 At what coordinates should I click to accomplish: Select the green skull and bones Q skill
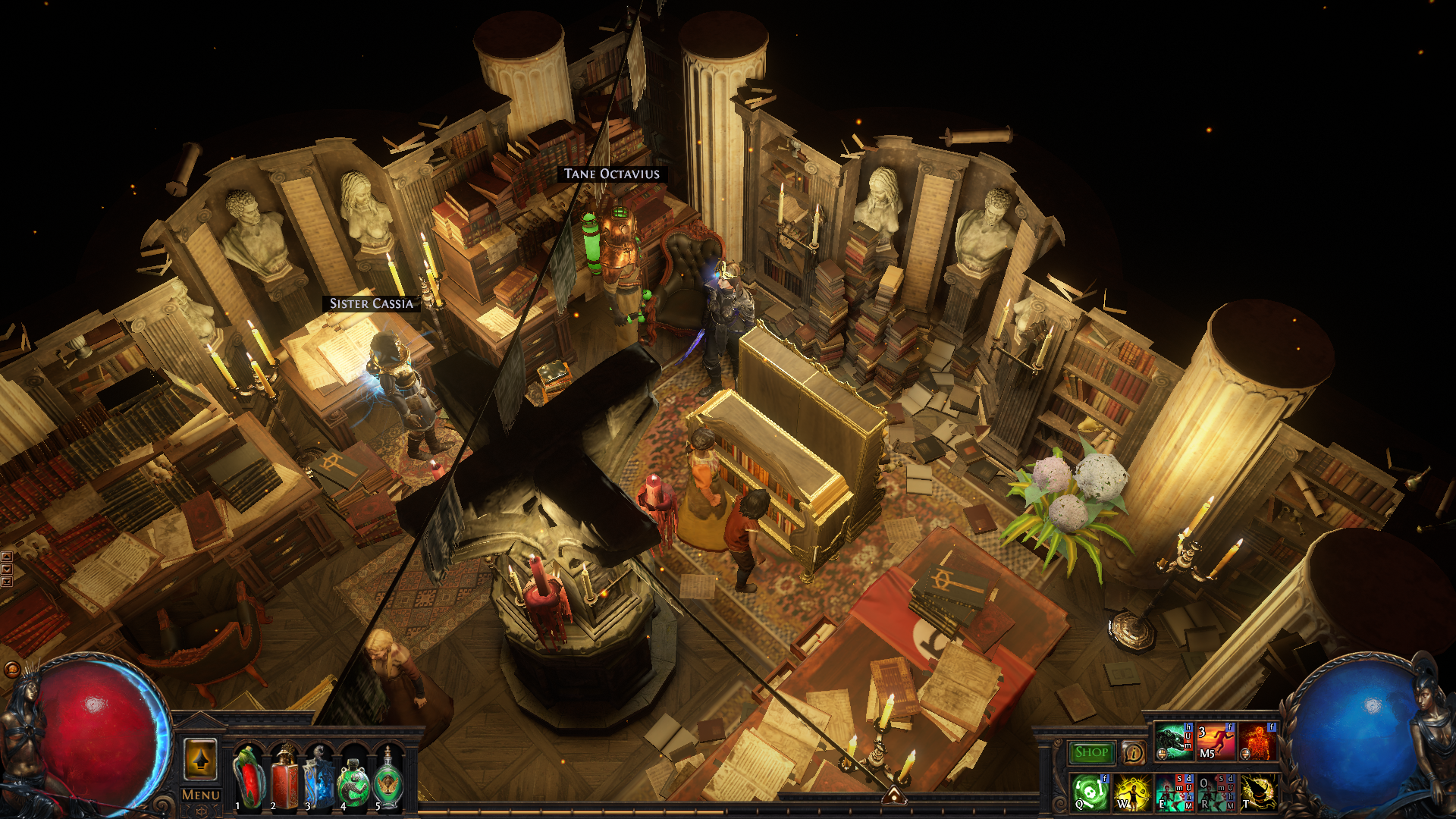[x=1090, y=792]
